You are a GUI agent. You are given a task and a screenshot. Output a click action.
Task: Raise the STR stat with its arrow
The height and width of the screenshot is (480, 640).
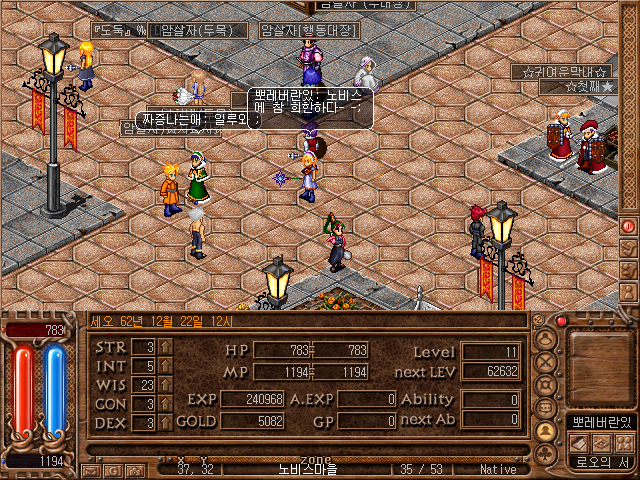pyautogui.click(x=165, y=347)
